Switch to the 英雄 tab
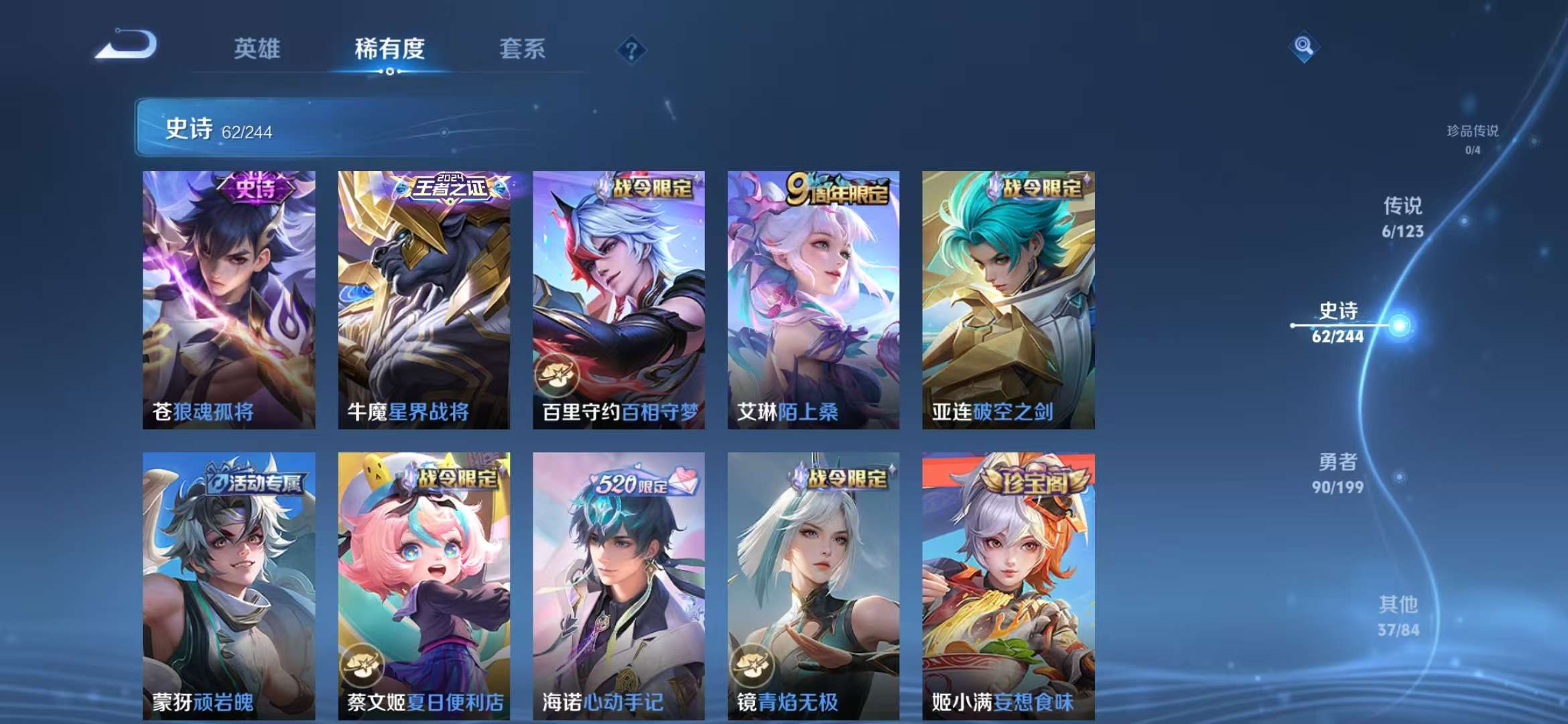1568x724 pixels. (x=257, y=49)
